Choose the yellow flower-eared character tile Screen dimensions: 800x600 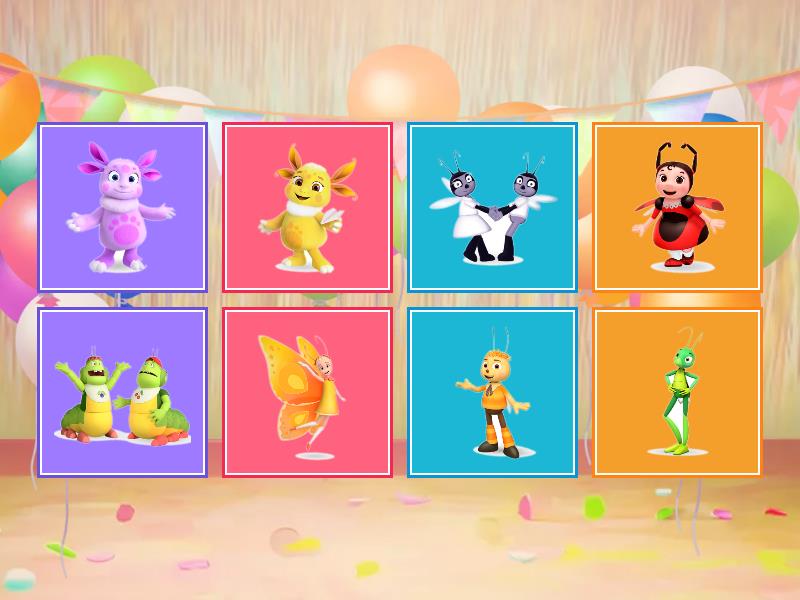[307, 207]
